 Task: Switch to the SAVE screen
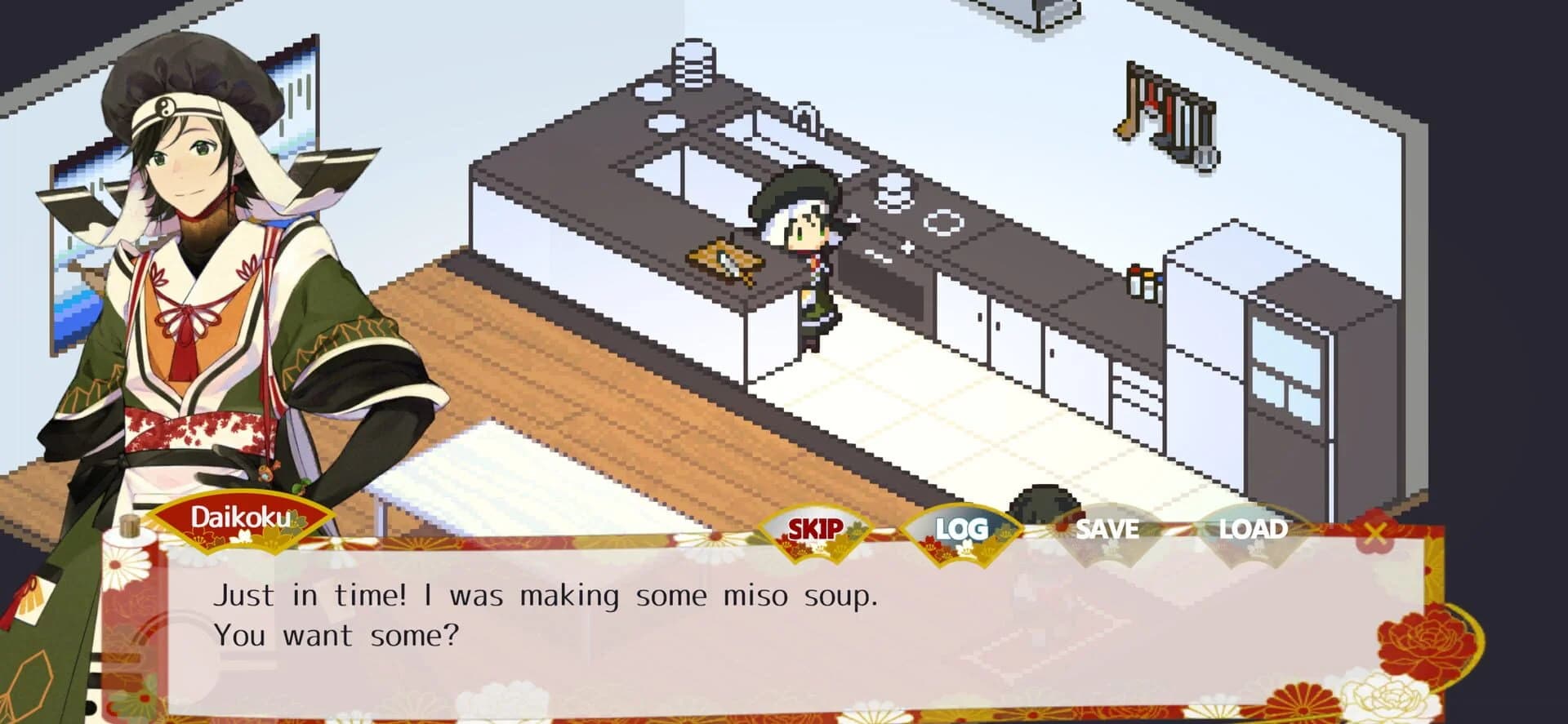[1107, 529]
